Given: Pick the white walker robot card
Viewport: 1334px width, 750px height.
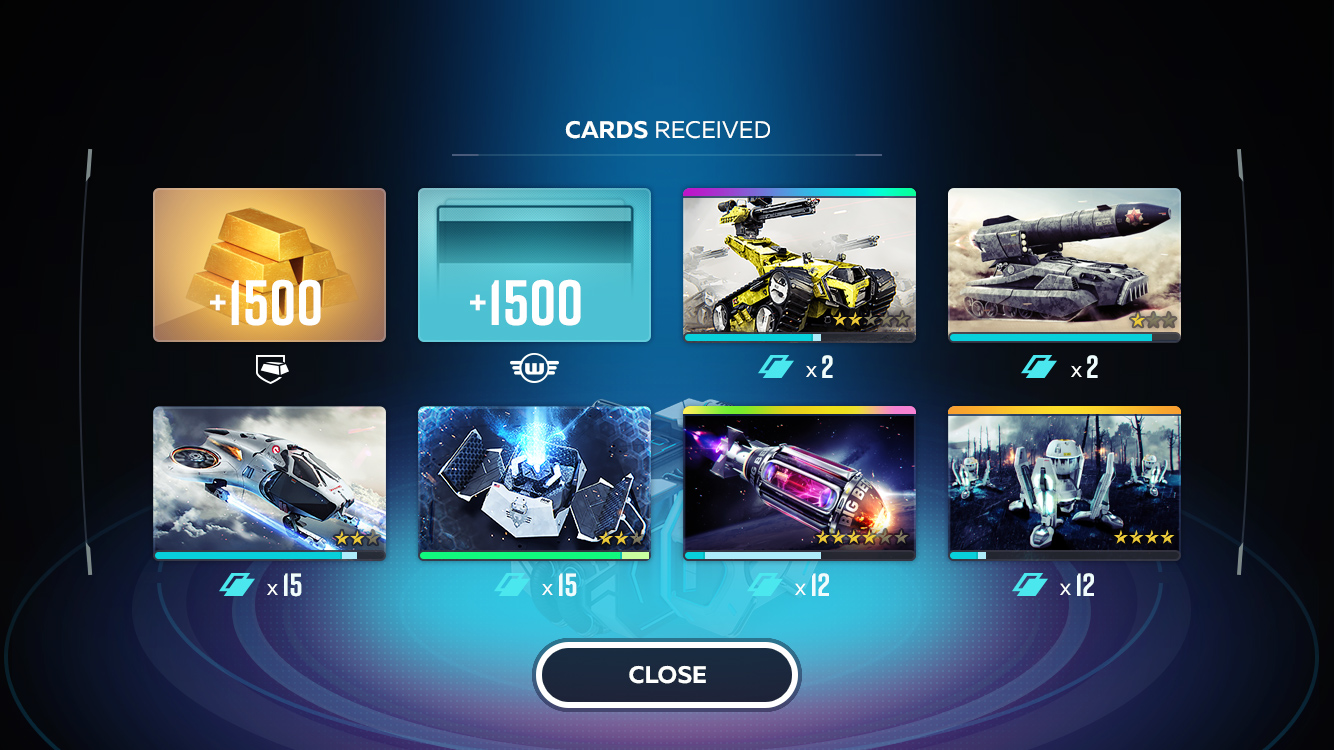Looking at the screenshot, I should [x=1064, y=483].
